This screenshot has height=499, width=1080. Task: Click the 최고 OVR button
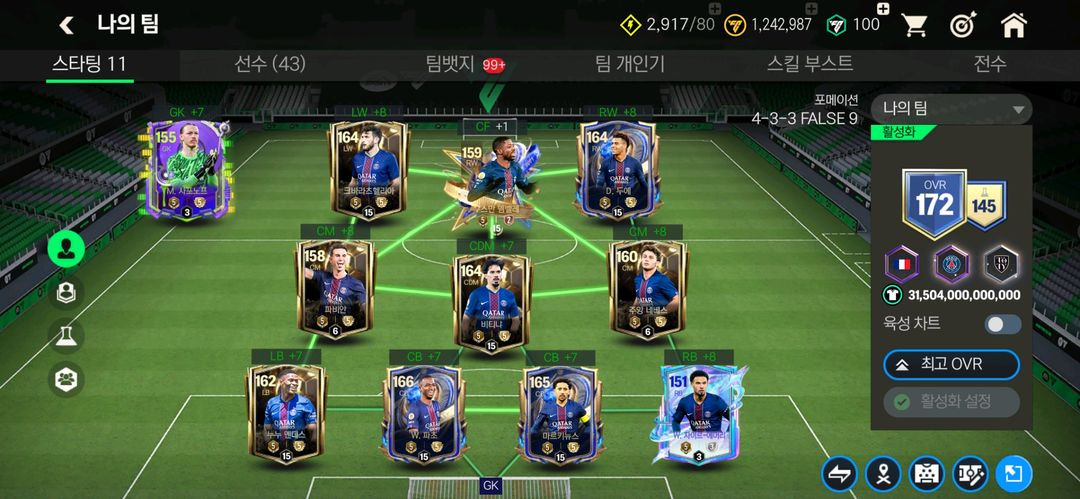[x=951, y=364]
